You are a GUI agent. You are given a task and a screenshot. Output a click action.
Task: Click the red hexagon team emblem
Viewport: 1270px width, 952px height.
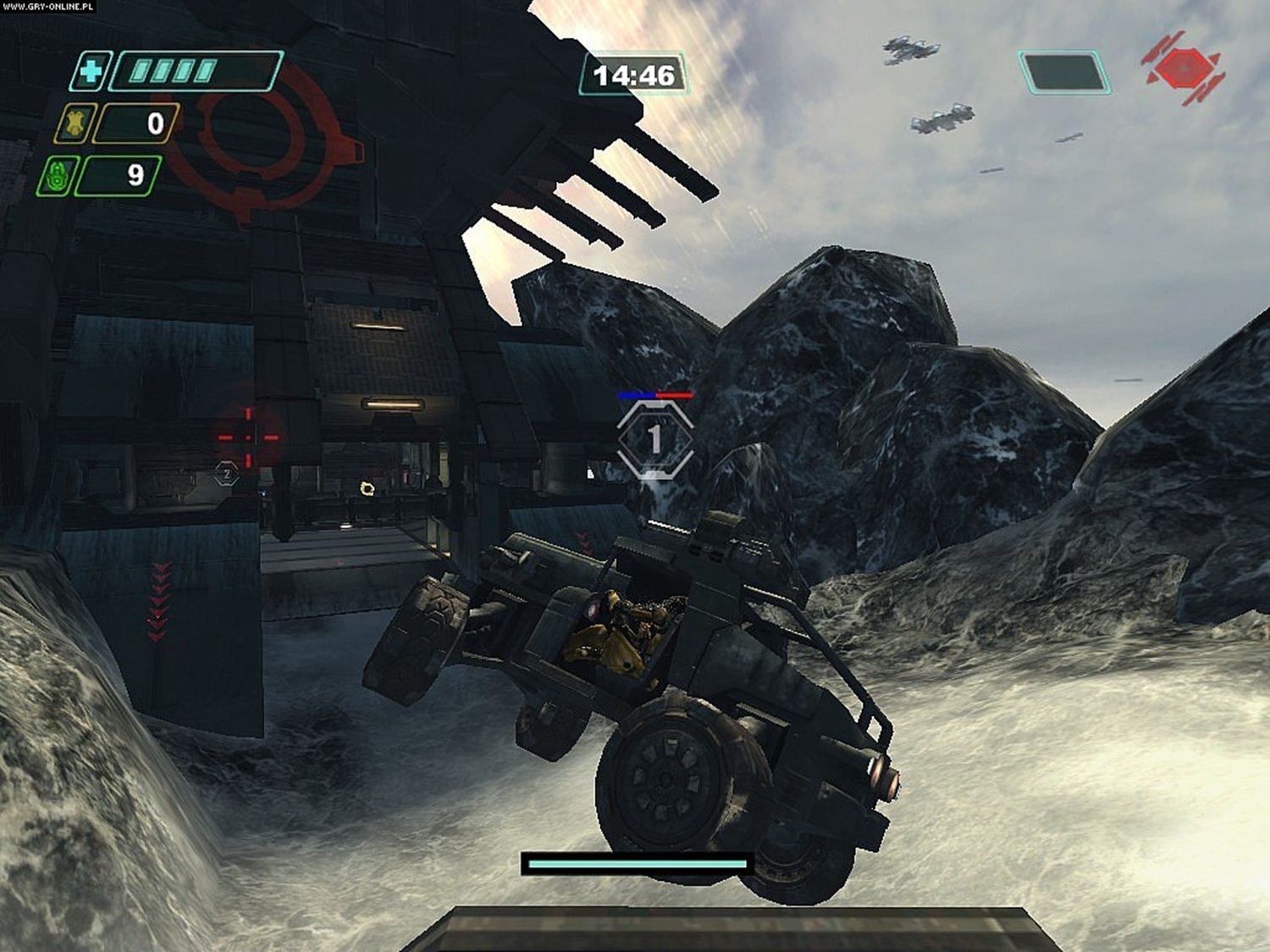tap(1183, 67)
